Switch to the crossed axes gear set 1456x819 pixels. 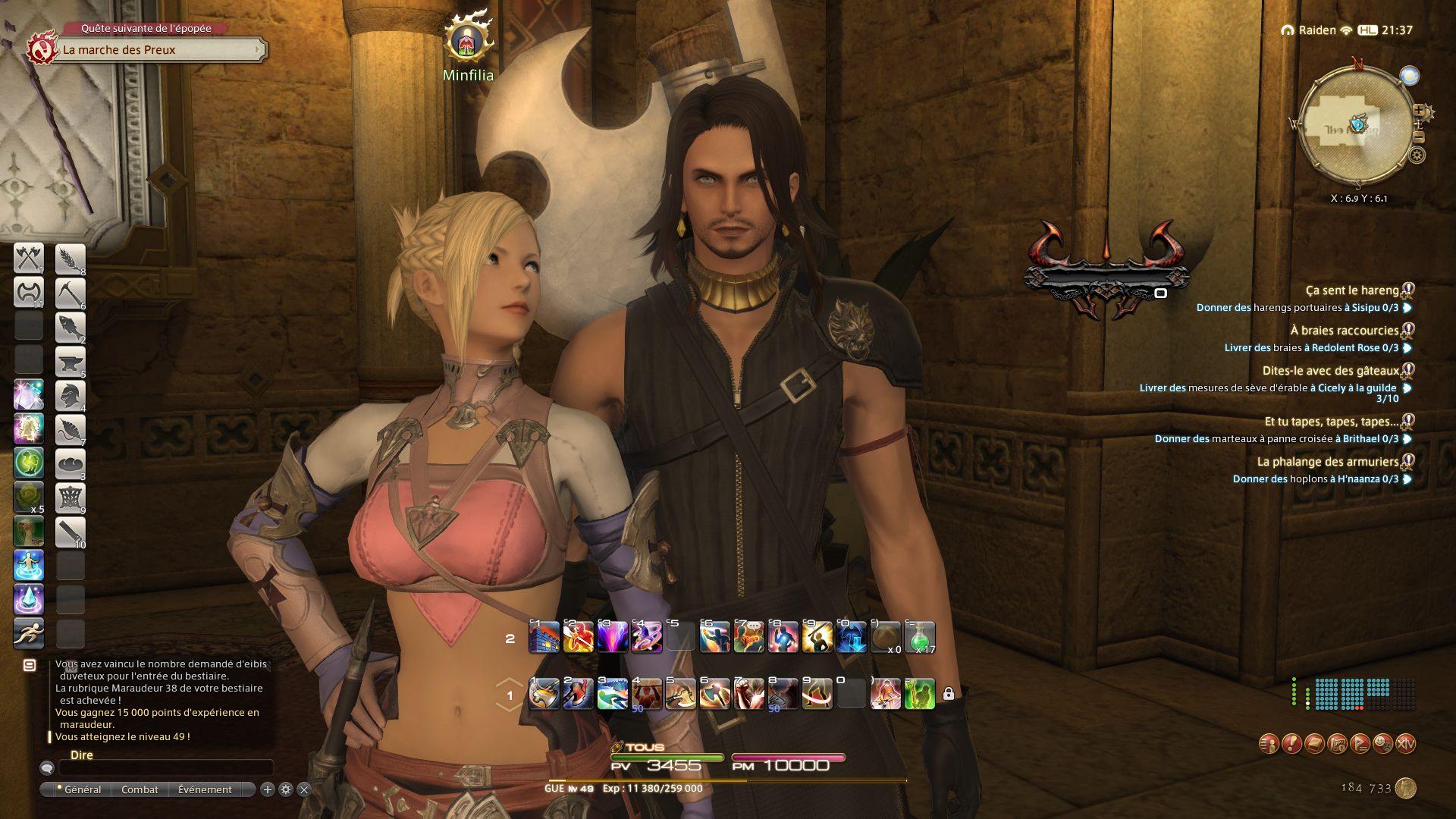(x=29, y=259)
